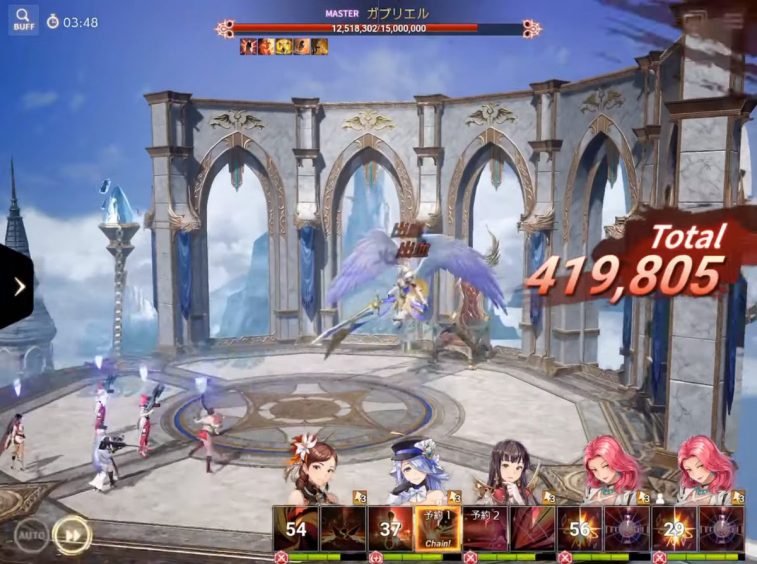Screen dimensions: 757x564
Task: Tap the reserved Chain! skill slot
Action: pos(437,528)
